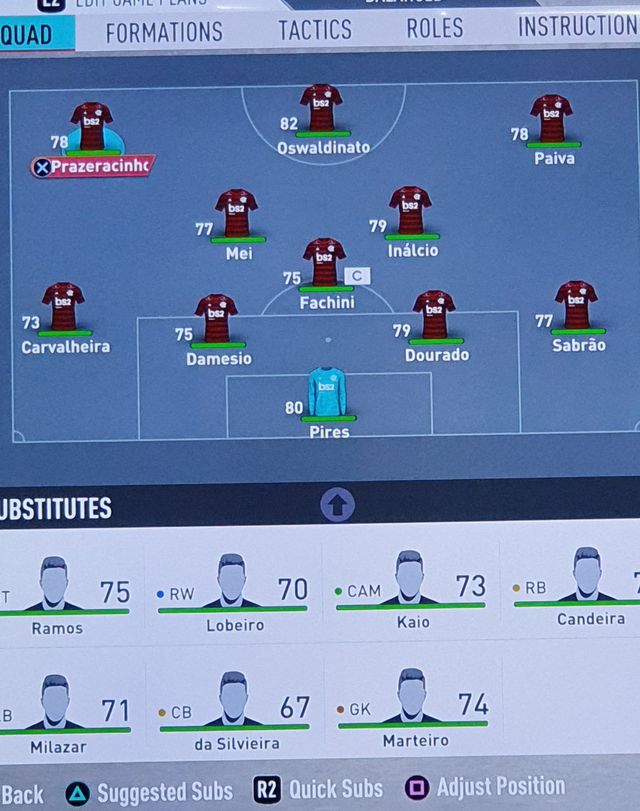Select Paiva on the right wing
This screenshot has height=811, width=640.
point(551,121)
